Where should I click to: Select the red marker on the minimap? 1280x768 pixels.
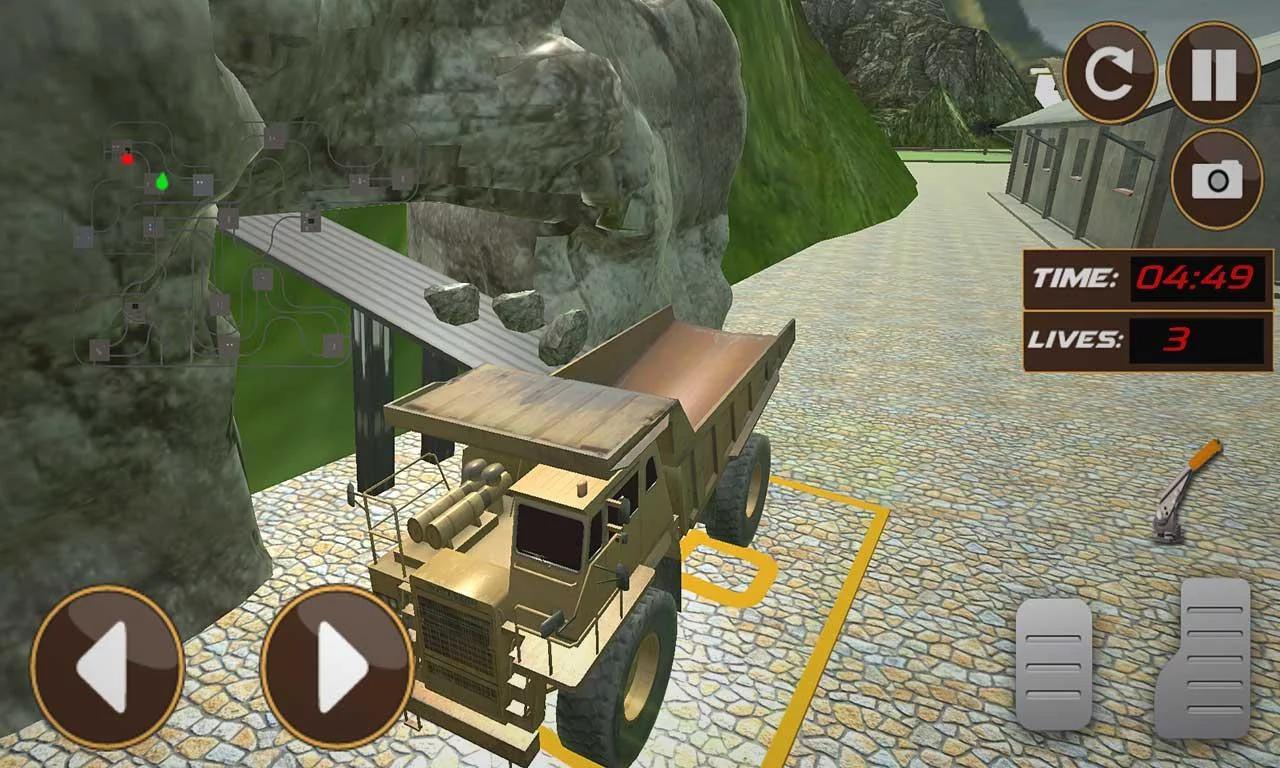tap(126, 157)
